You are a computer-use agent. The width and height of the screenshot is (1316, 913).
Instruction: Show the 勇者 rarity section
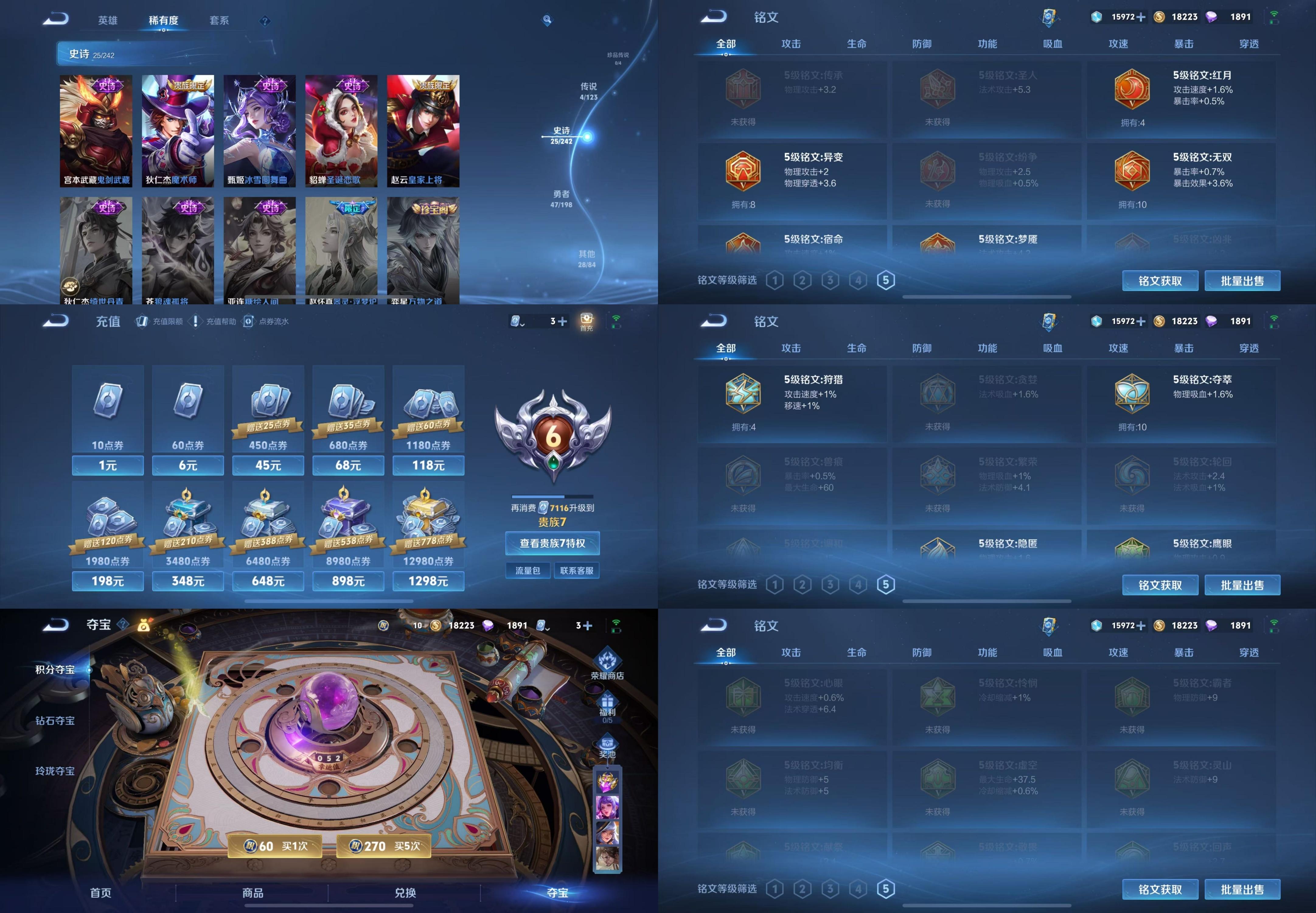point(561,198)
